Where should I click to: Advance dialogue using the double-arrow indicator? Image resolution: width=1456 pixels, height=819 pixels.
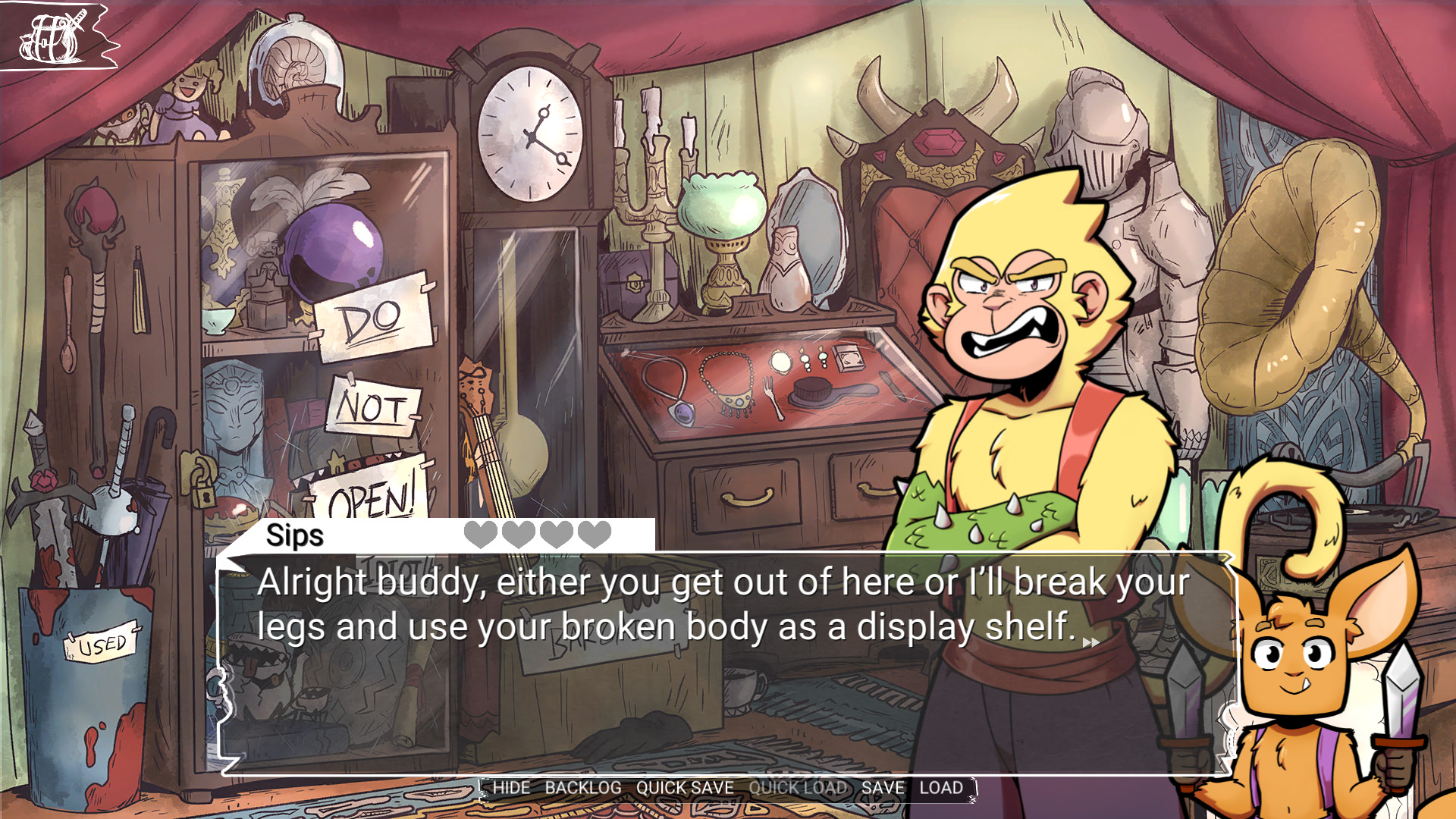coord(1091,642)
